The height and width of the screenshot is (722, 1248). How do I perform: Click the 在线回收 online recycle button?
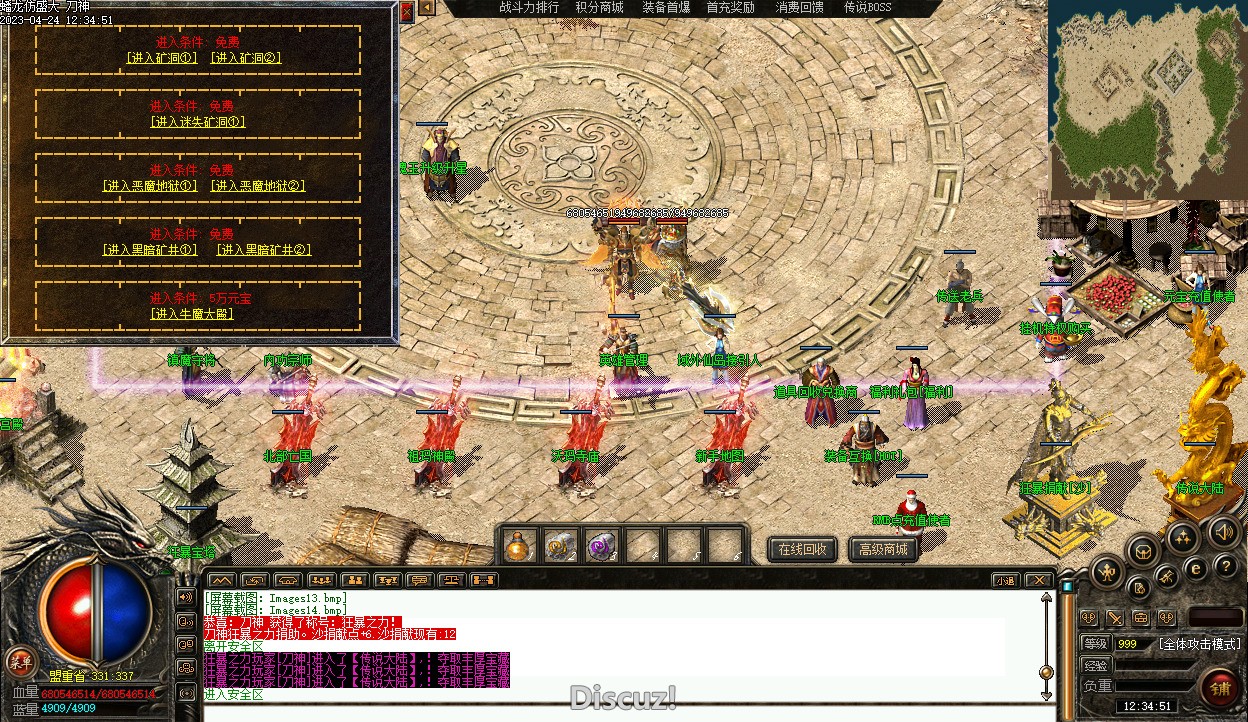(x=802, y=549)
